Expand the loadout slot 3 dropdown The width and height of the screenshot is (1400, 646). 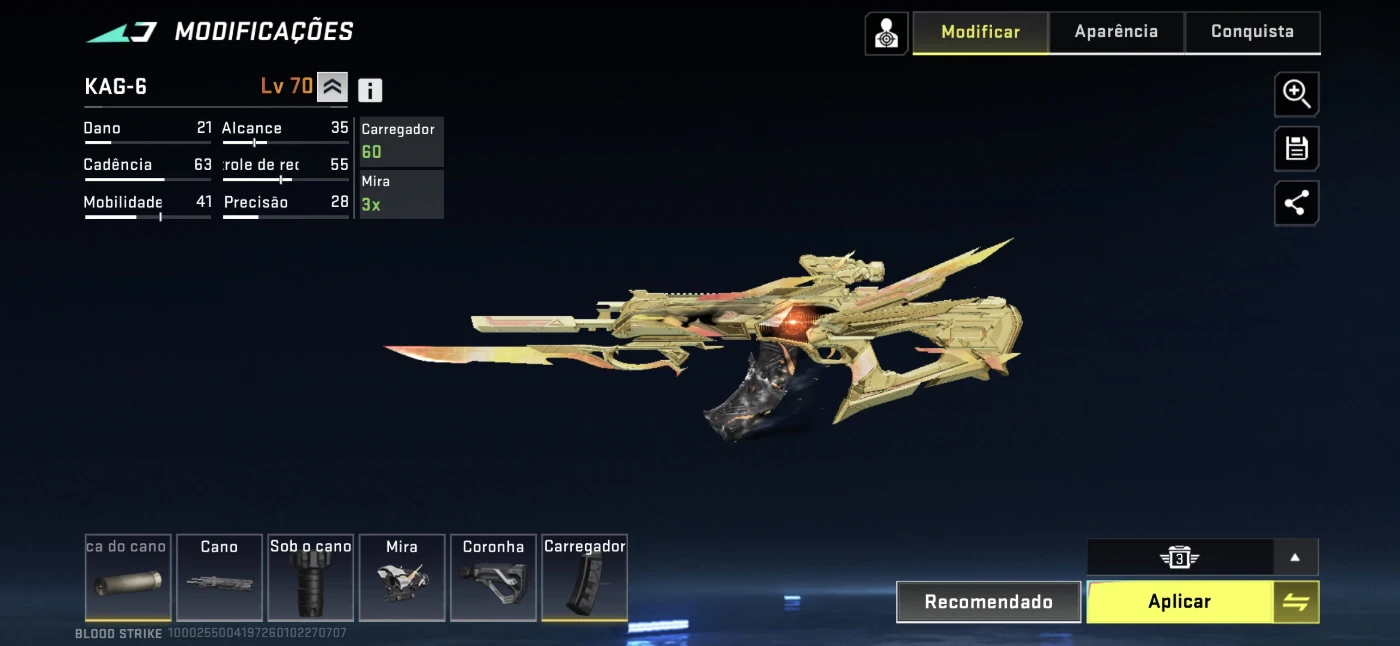[x=1295, y=557]
